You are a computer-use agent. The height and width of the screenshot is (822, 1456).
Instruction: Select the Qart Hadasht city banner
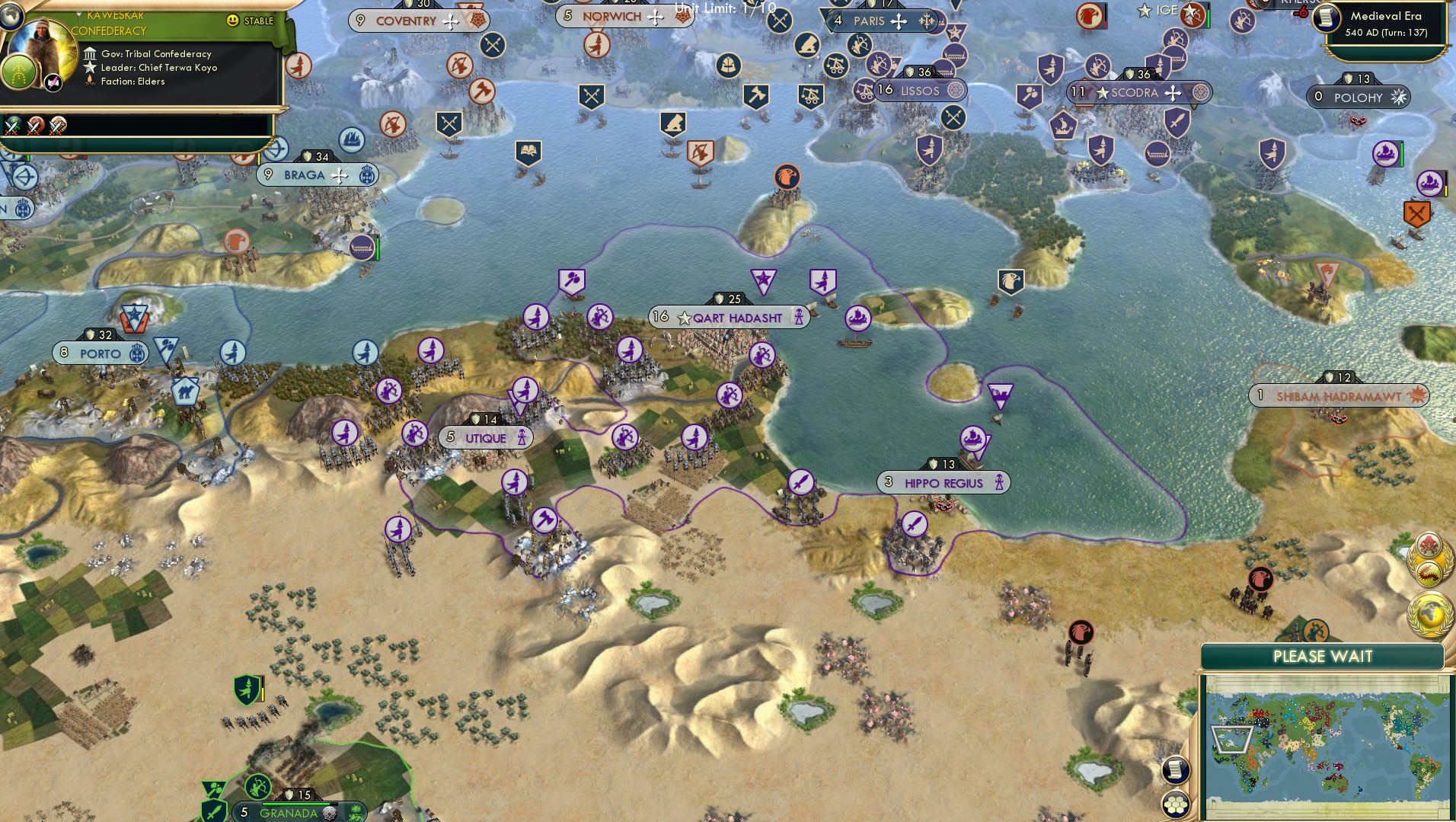(729, 318)
